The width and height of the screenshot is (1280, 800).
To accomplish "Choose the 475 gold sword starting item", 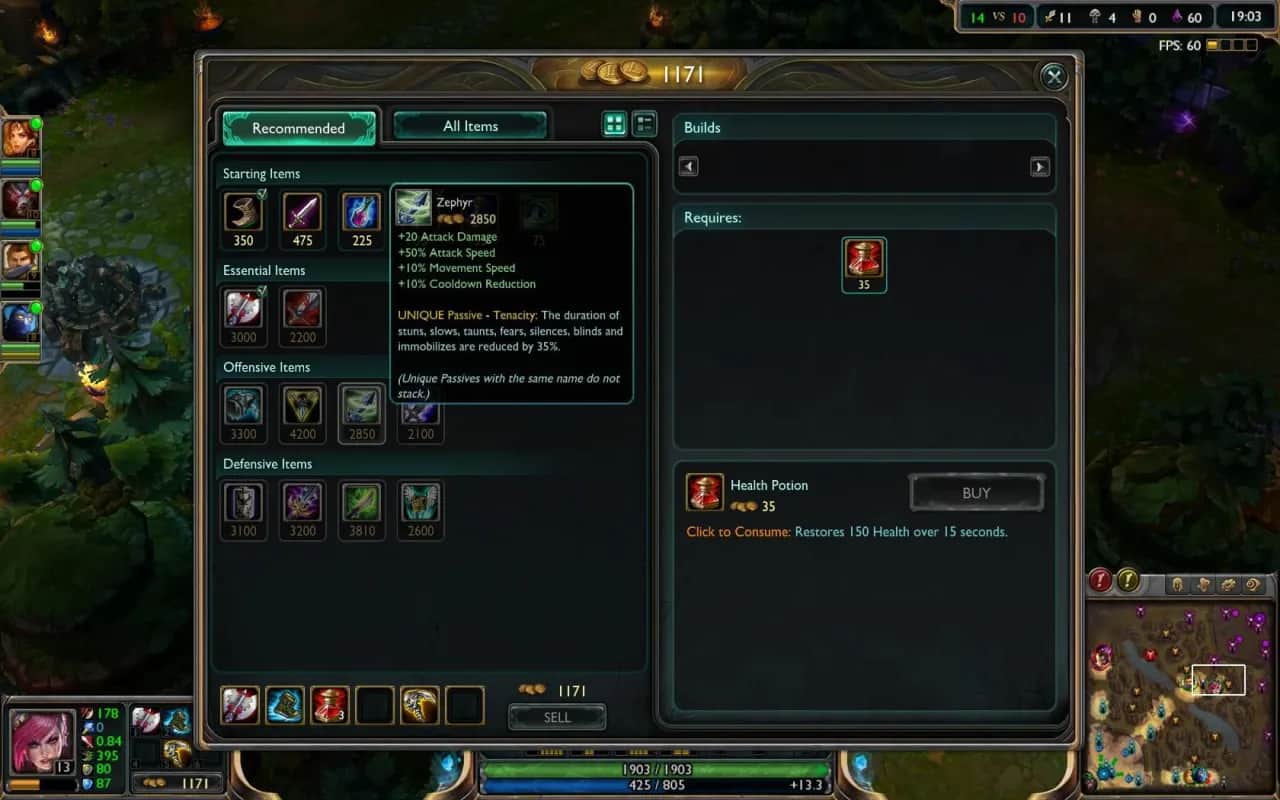I will [x=302, y=212].
